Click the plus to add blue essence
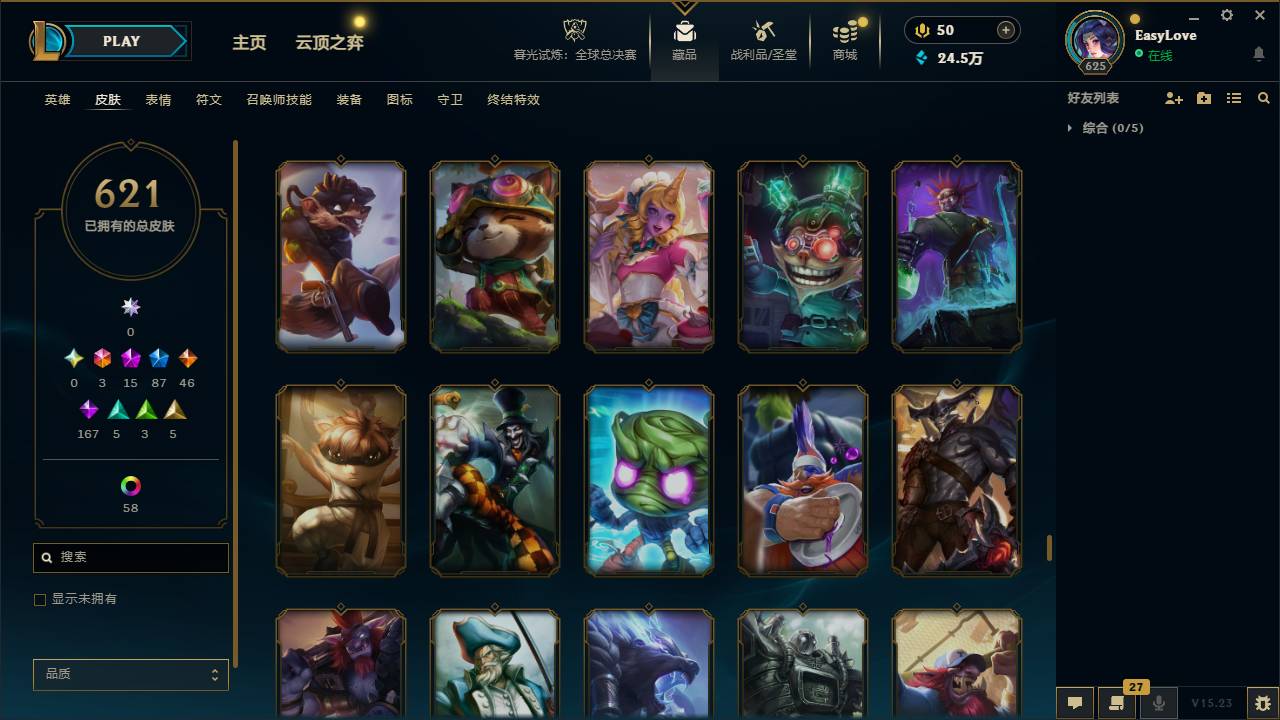 click(1005, 29)
